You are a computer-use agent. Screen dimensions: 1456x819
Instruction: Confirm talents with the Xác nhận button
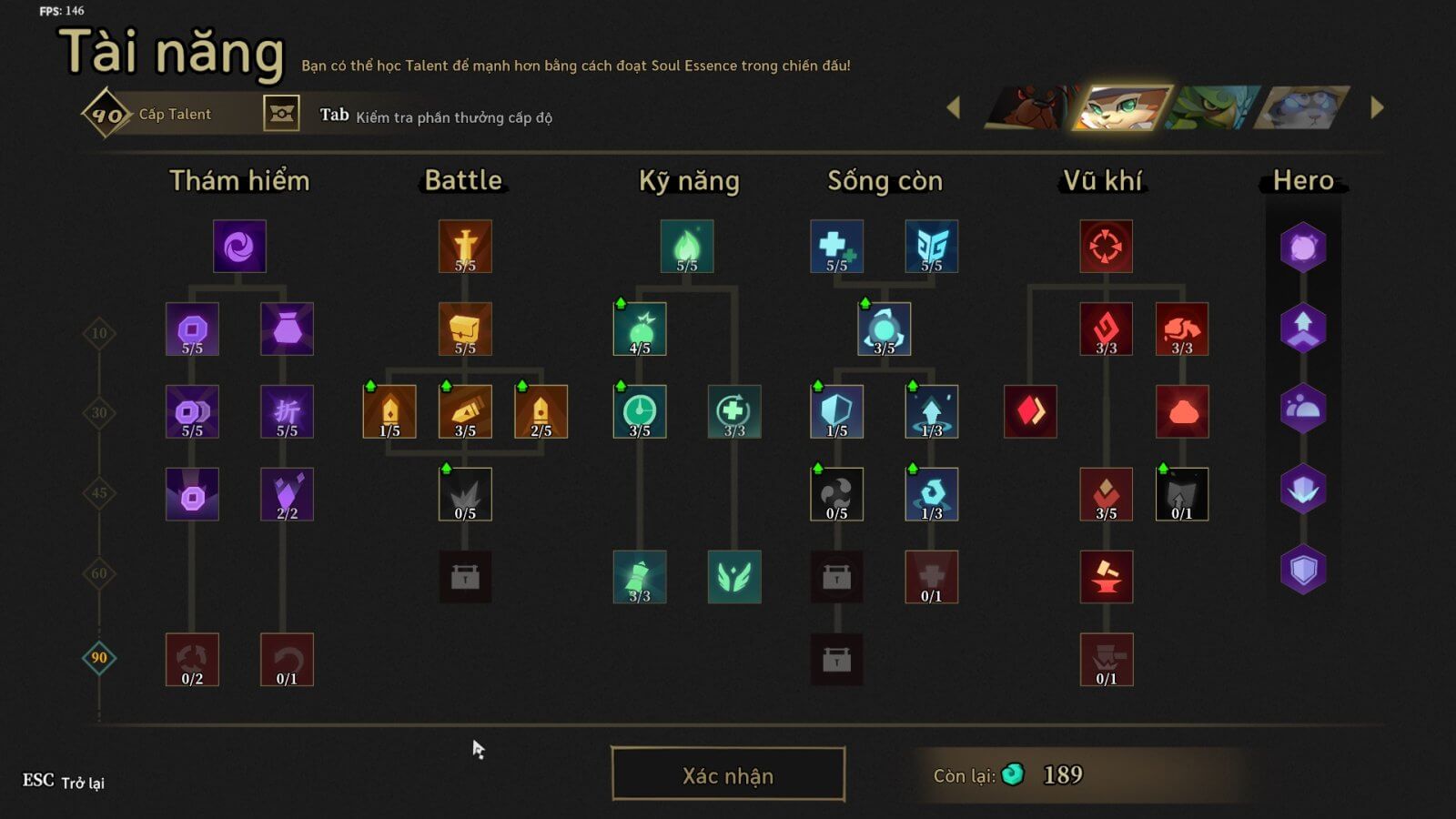coord(728,774)
